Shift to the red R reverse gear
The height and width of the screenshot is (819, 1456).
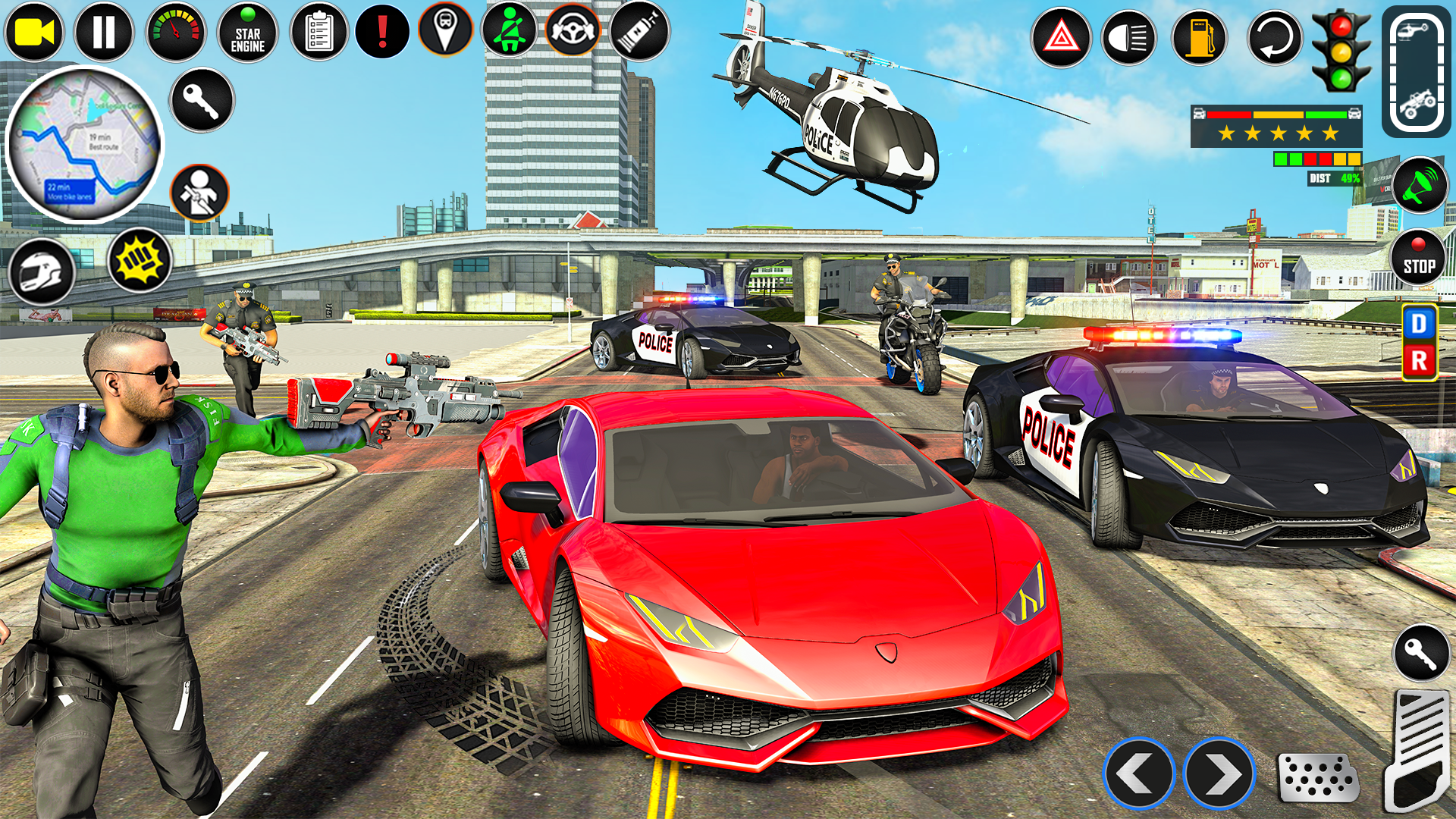point(1418,361)
